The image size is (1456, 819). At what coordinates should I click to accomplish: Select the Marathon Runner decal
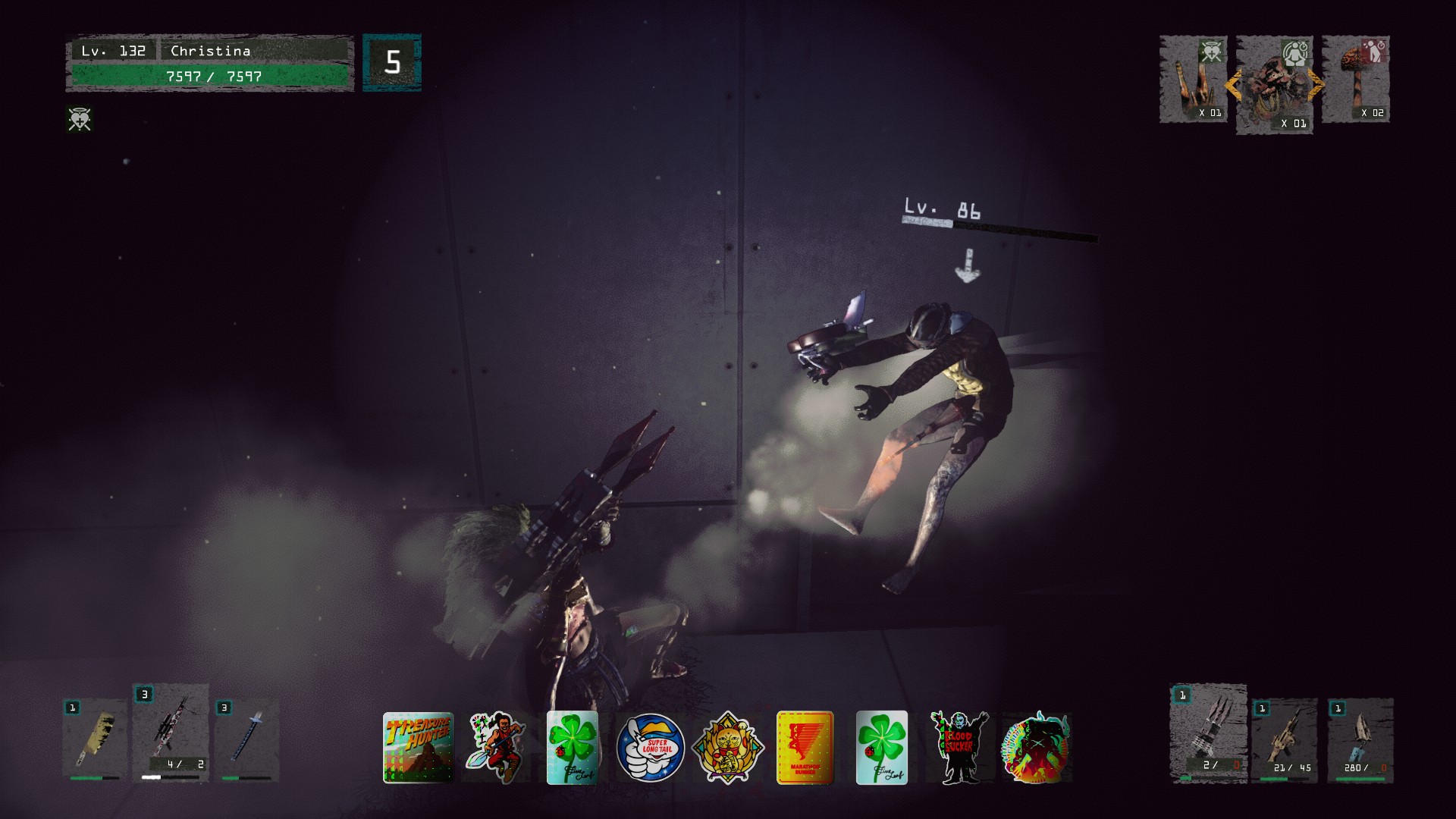(x=805, y=748)
